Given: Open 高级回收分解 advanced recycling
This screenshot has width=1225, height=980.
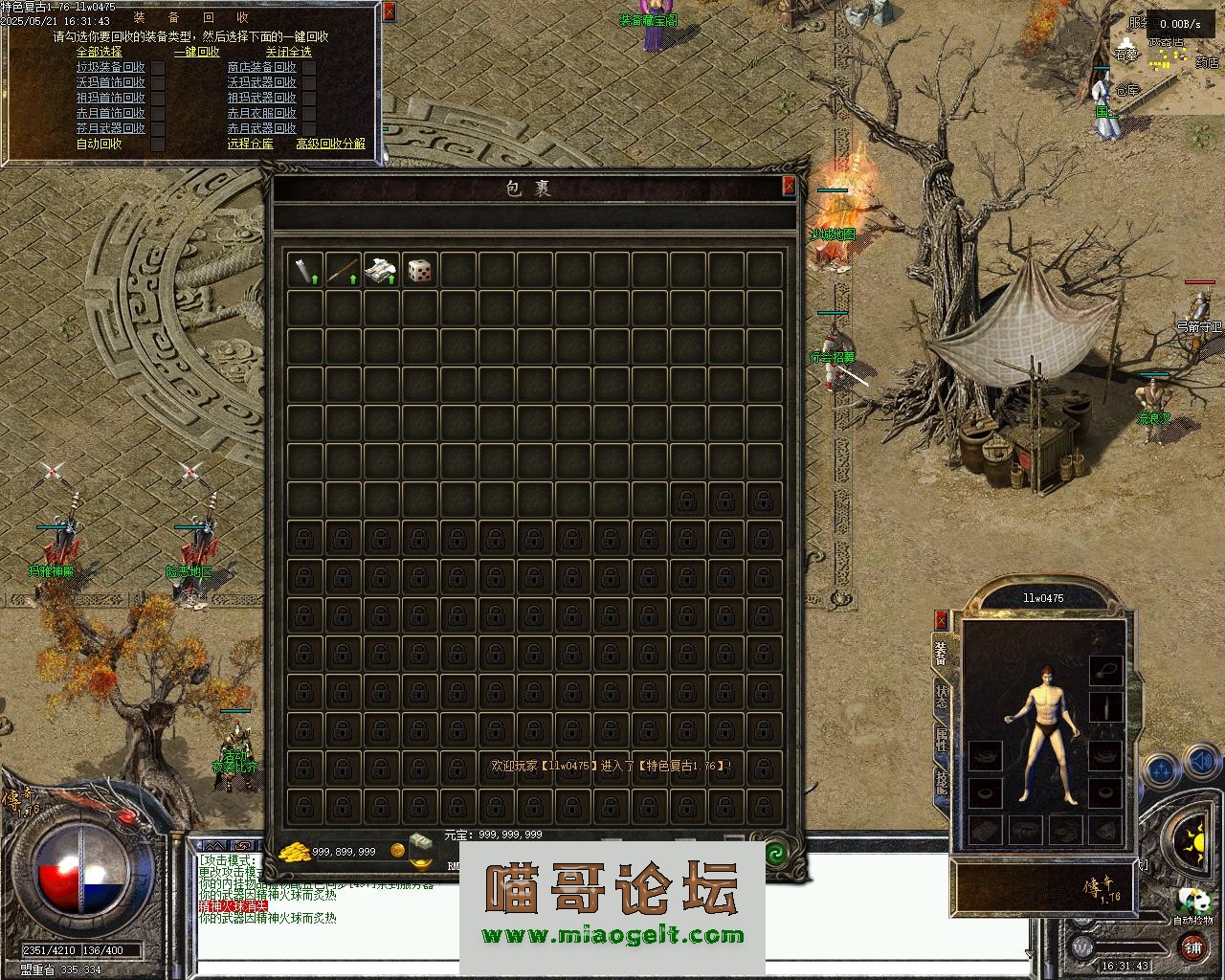Looking at the screenshot, I should click(x=330, y=144).
